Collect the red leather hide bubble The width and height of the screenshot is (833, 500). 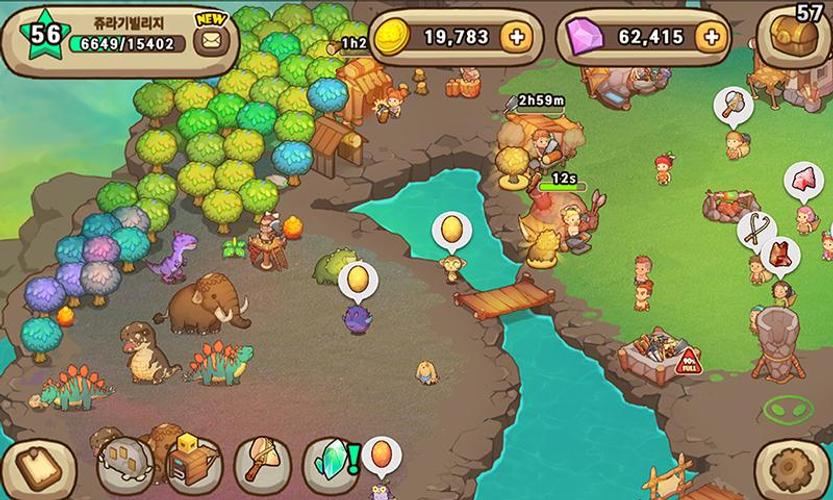[x=780, y=254]
